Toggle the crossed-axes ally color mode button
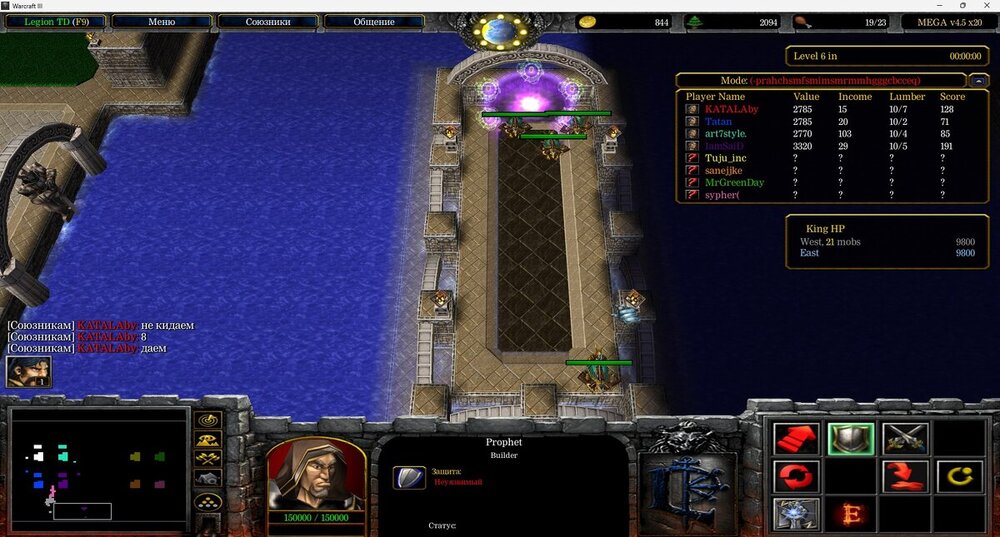Viewport: 1000px width, 537px height. click(x=208, y=459)
